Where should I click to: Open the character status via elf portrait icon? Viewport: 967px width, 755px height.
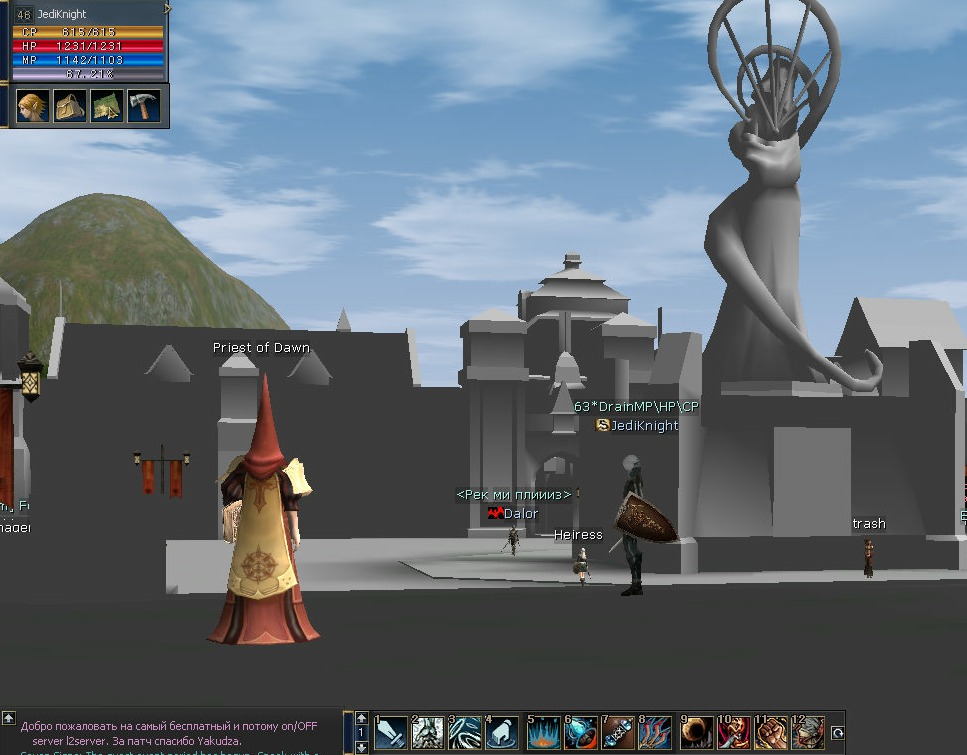[x=33, y=105]
